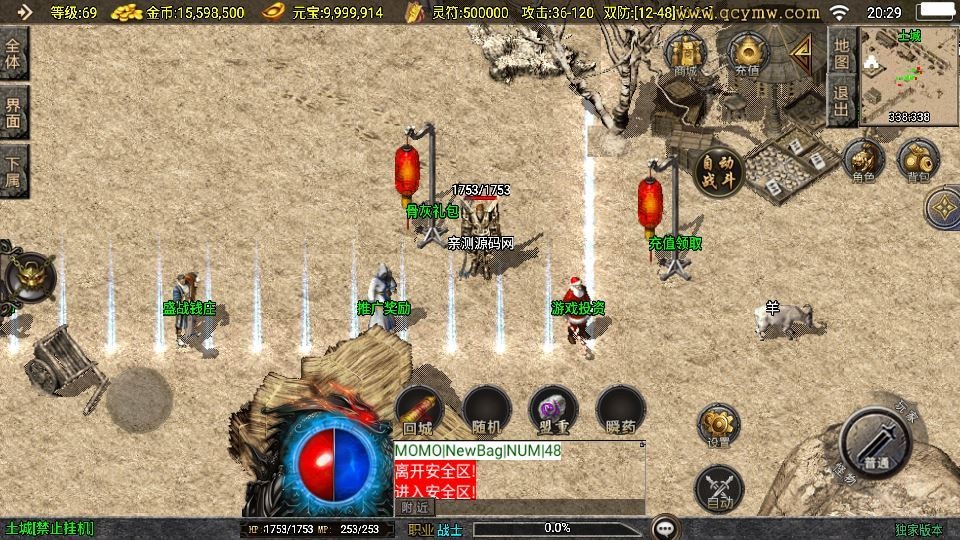The height and width of the screenshot is (540, 960).
Task: Open the 背包 backpack
Action: pos(917,161)
